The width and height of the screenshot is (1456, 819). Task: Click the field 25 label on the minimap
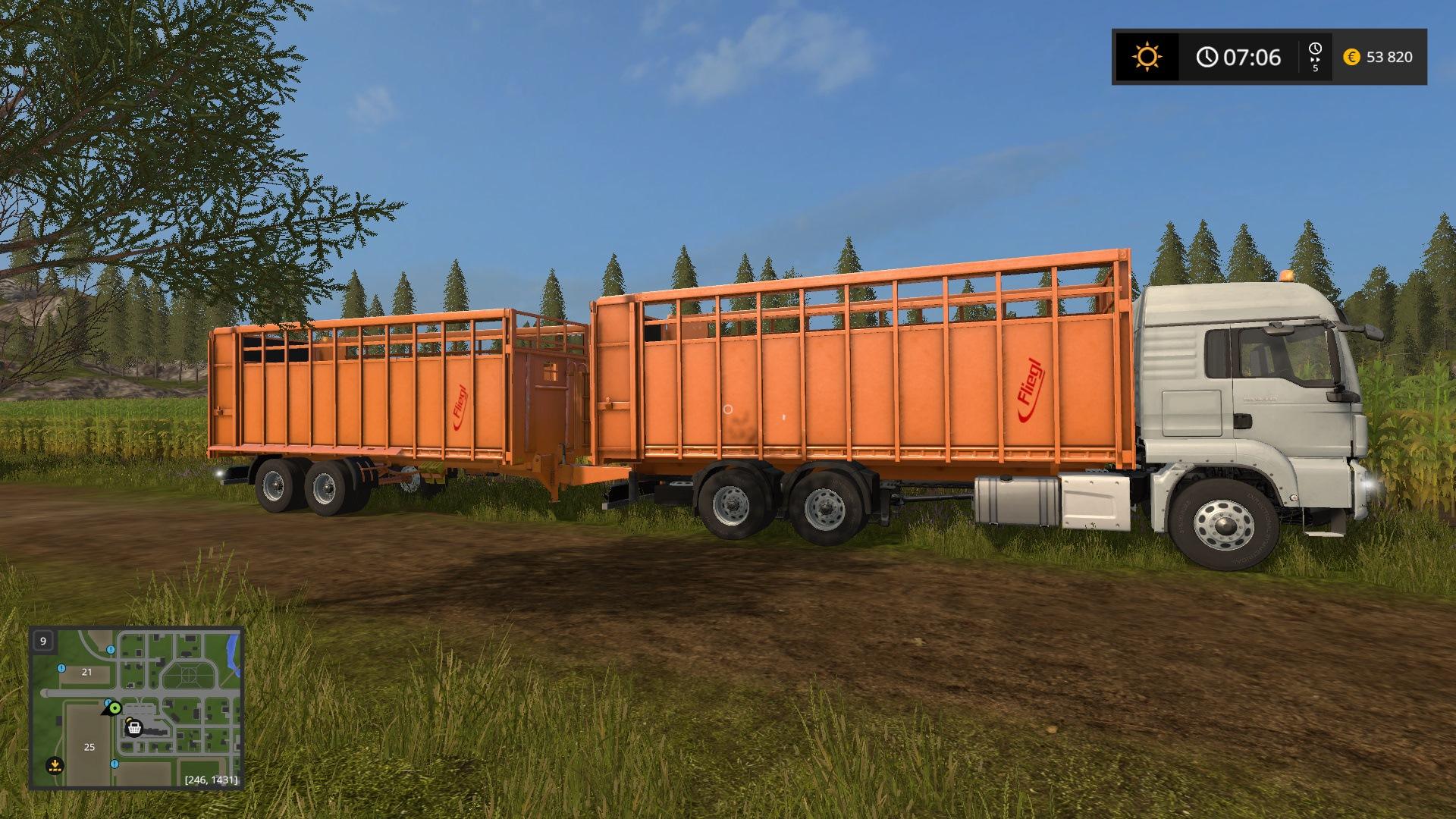pos(89,748)
